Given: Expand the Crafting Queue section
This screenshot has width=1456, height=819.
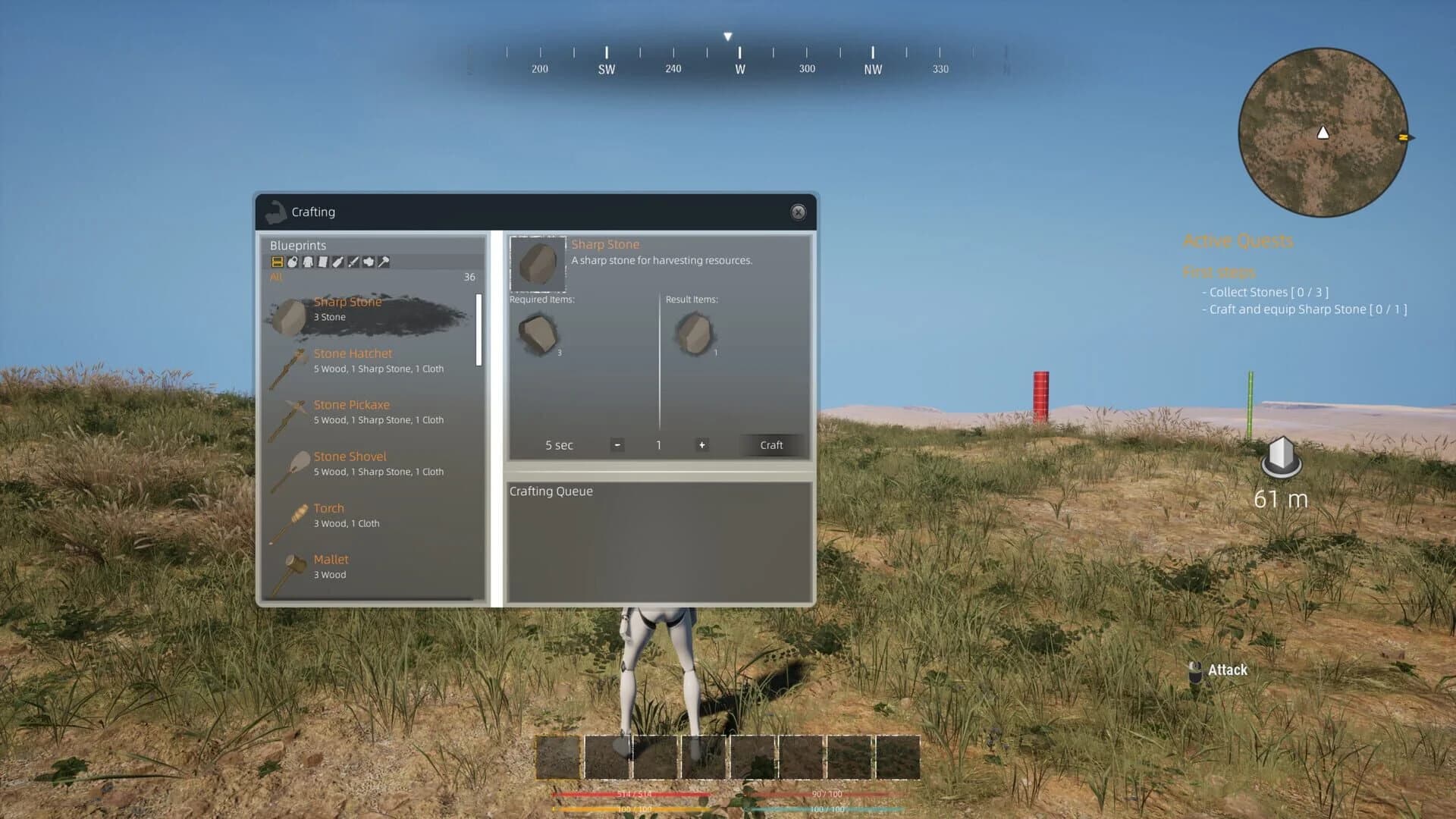Looking at the screenshot, I should click(552, 491).
